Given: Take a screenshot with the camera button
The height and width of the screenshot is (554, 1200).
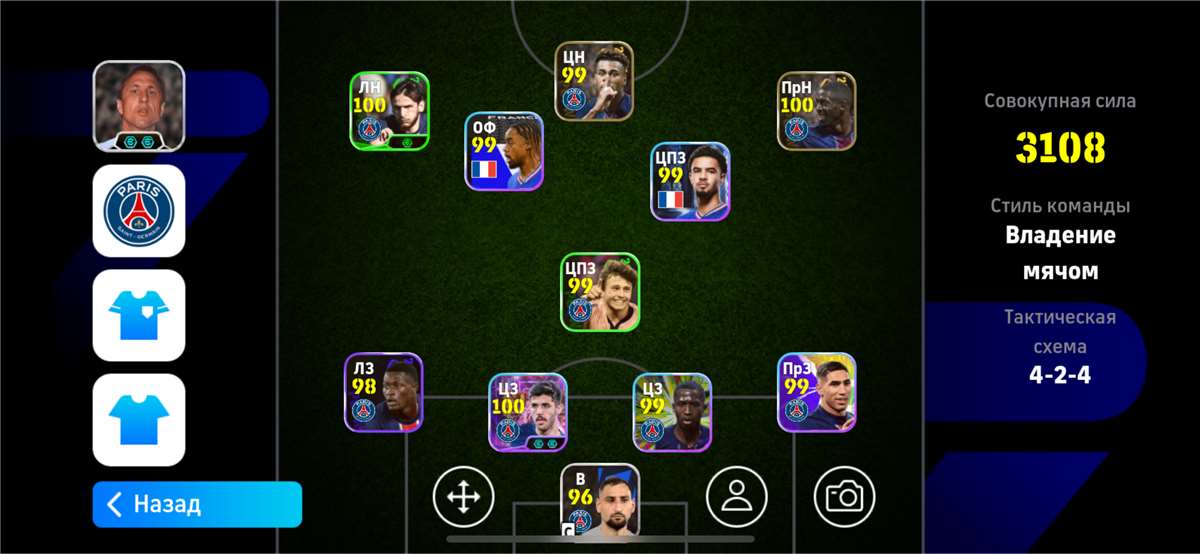Looking at the screenshot, I should [x=845, y=496].
